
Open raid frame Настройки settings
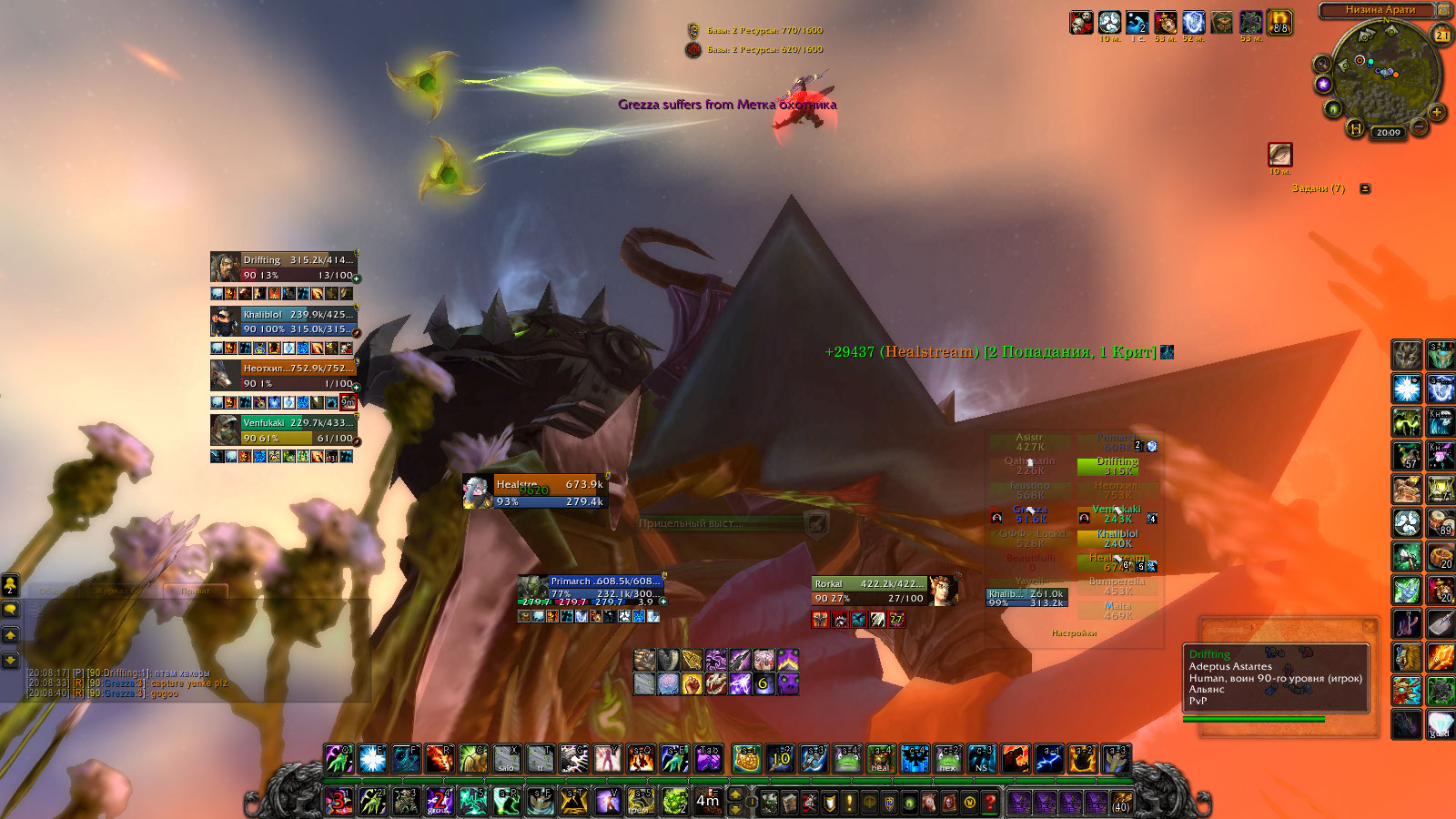click(x=1074, y=632)
